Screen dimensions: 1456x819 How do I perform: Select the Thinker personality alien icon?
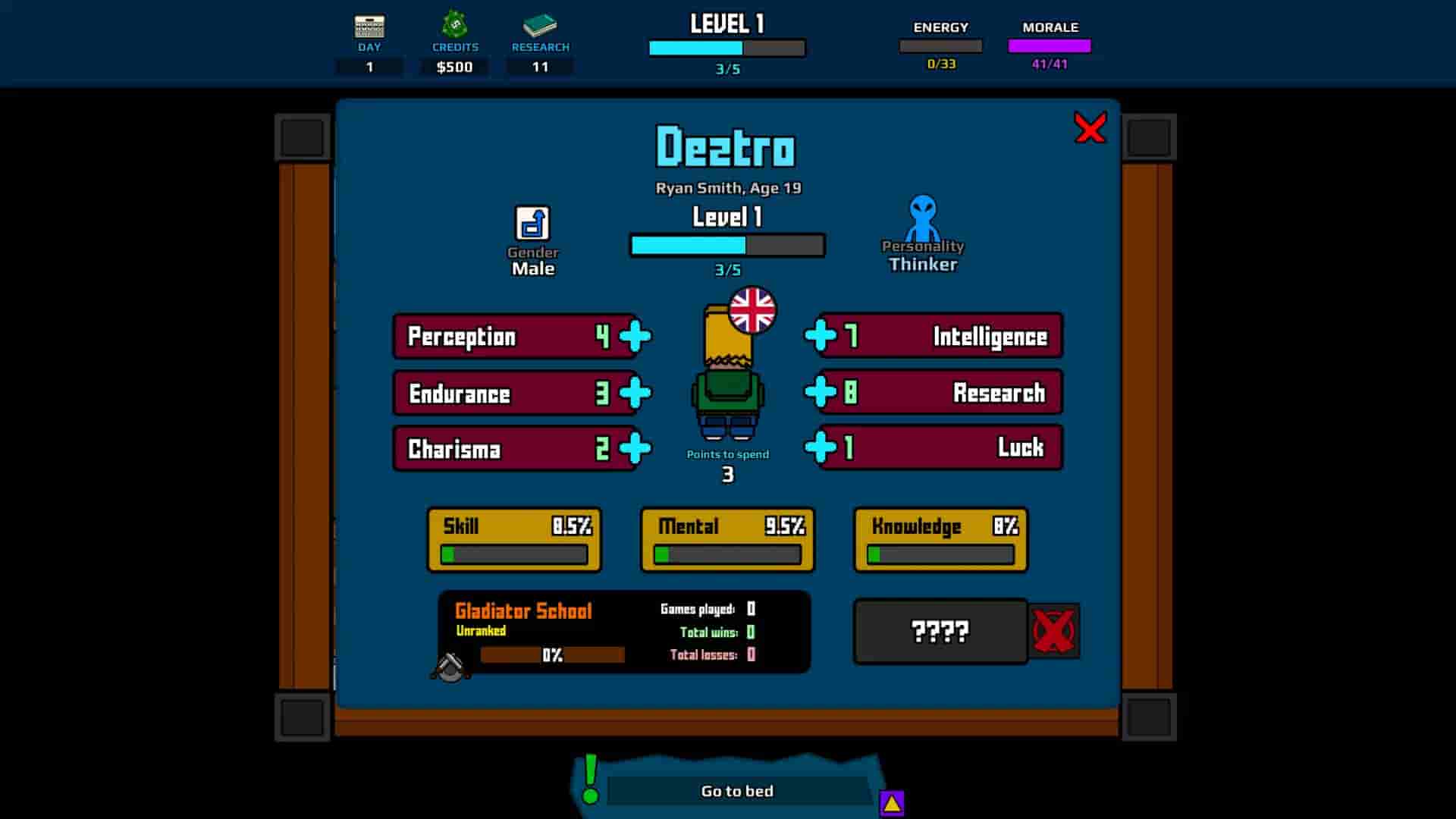click(923, 221)
